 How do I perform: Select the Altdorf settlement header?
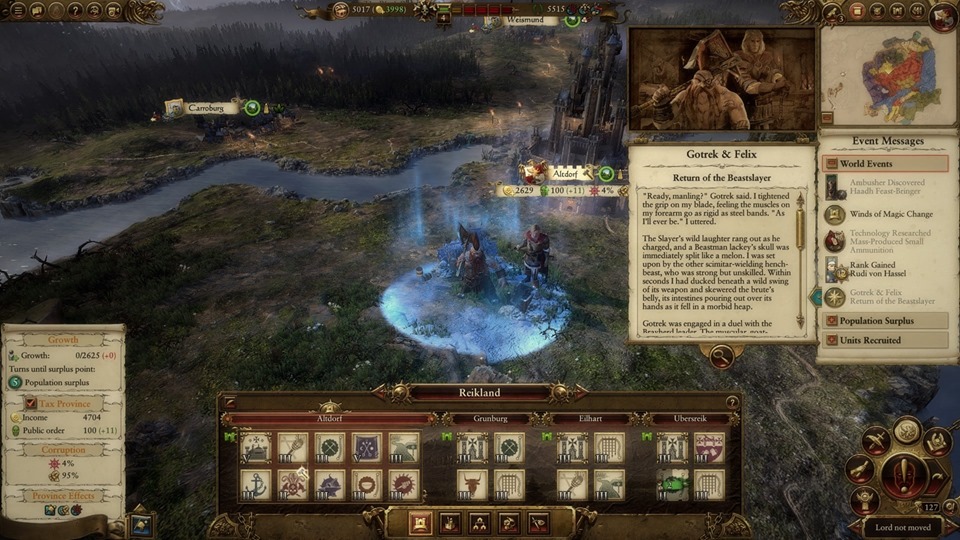click(x=329, y=418)
